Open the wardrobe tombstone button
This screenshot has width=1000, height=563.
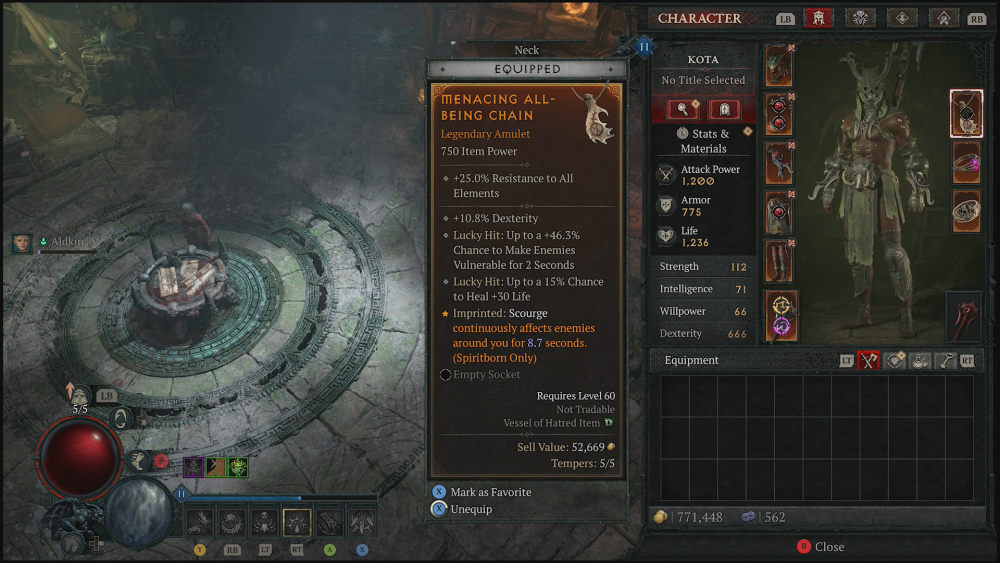tap(723, 109)
